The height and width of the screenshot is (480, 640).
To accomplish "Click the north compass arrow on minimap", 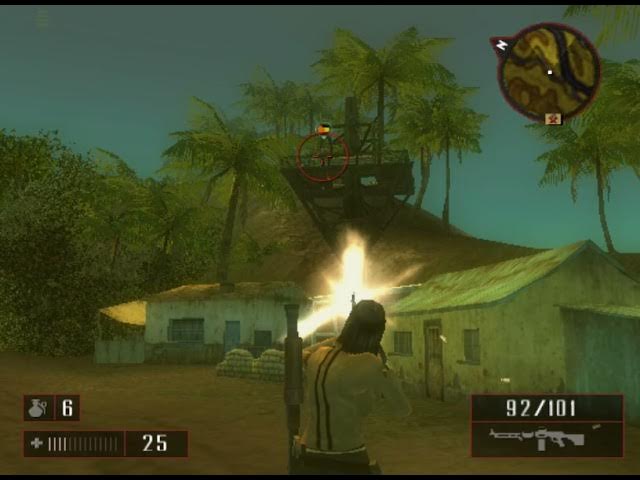I will pos(501,45).
